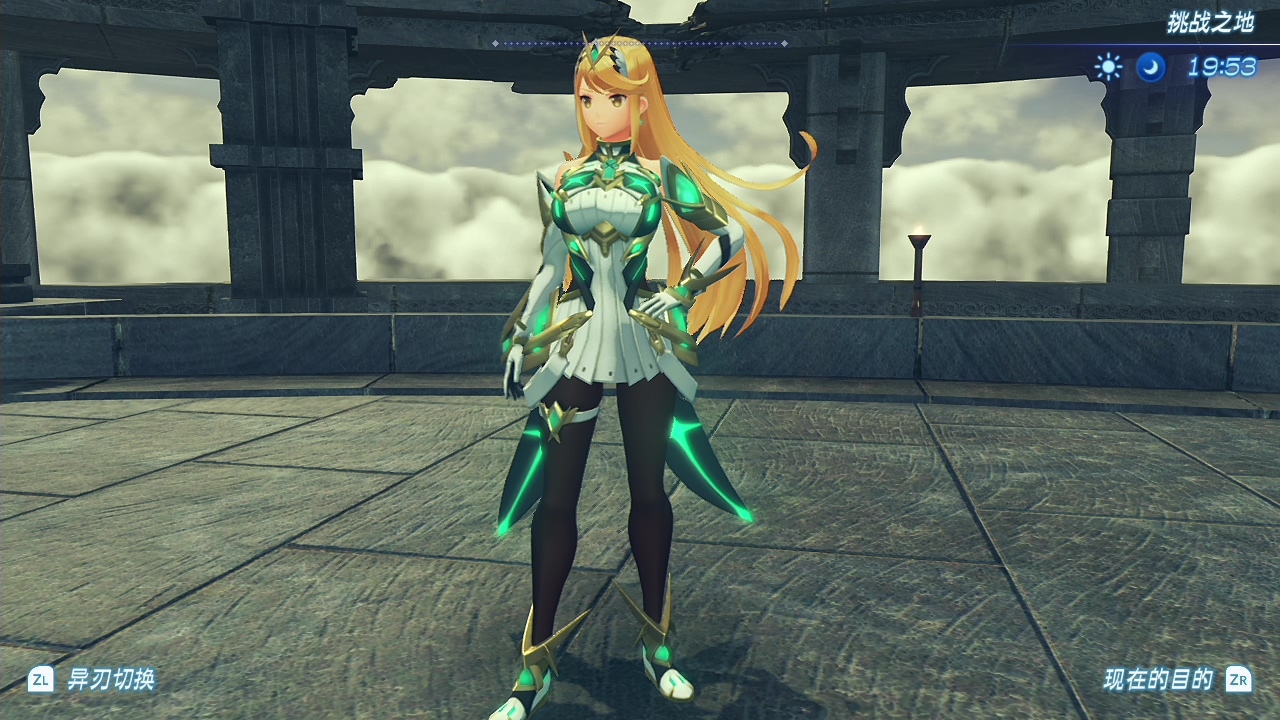1280x720 pixels.
Task: Click the sun daytime icon
Action: click(1108, 67)
